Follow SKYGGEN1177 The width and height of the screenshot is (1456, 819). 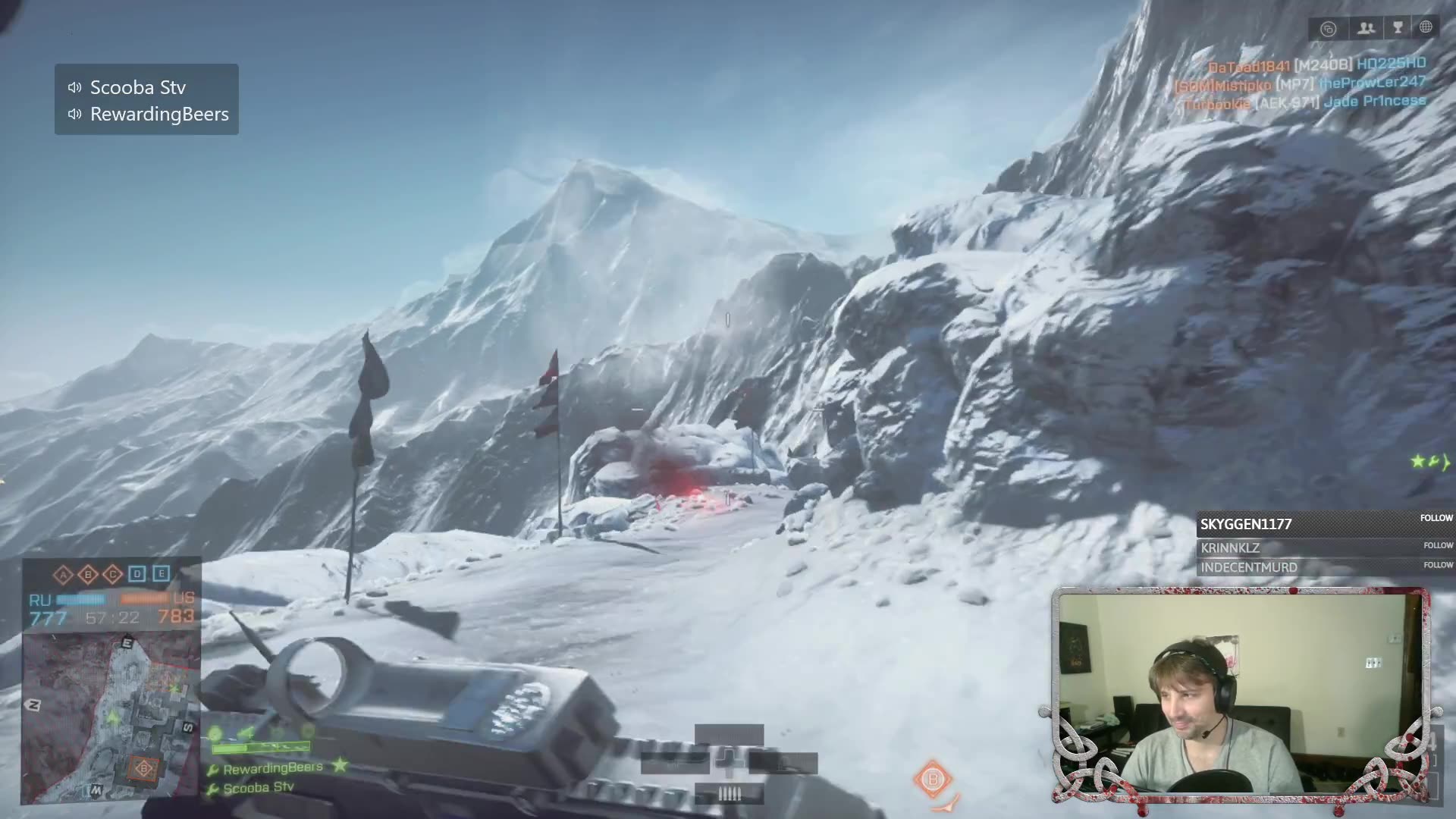tap(1436, 518)
